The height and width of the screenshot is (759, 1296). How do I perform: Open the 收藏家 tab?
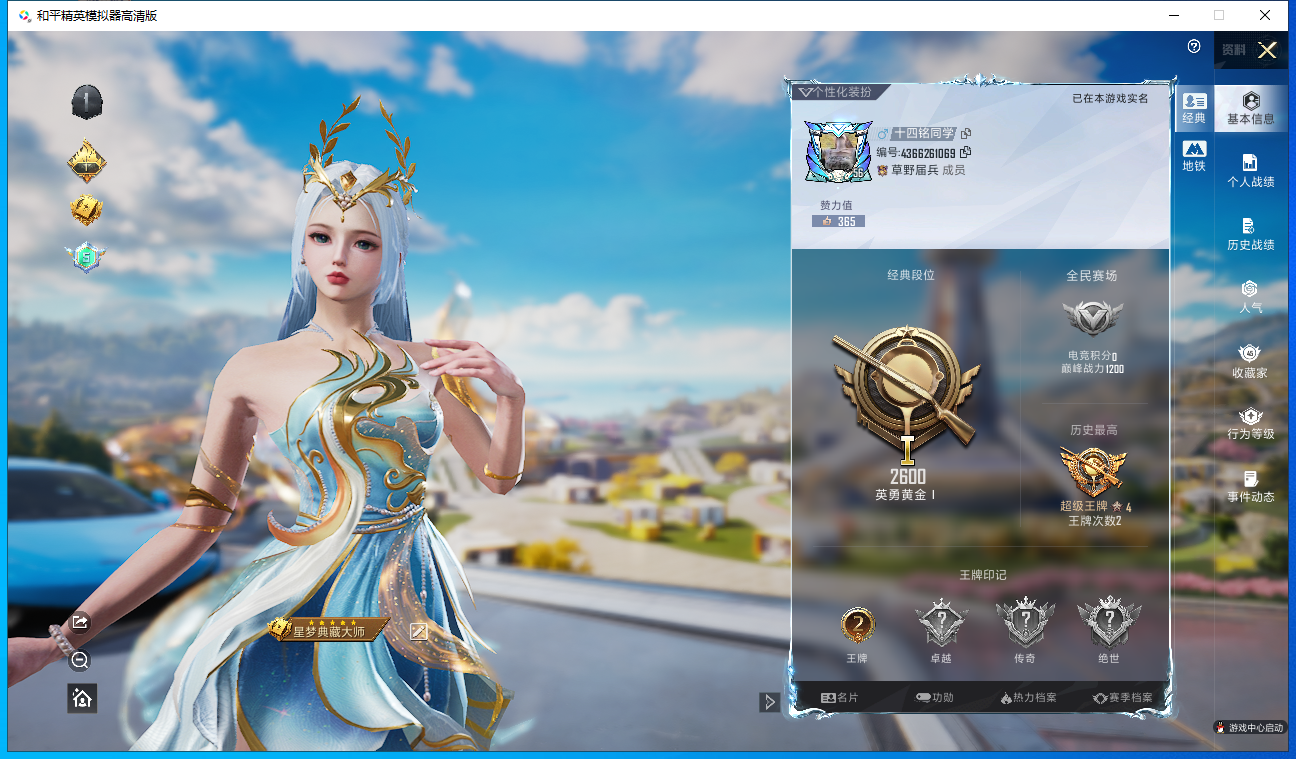pos(1250,361)
